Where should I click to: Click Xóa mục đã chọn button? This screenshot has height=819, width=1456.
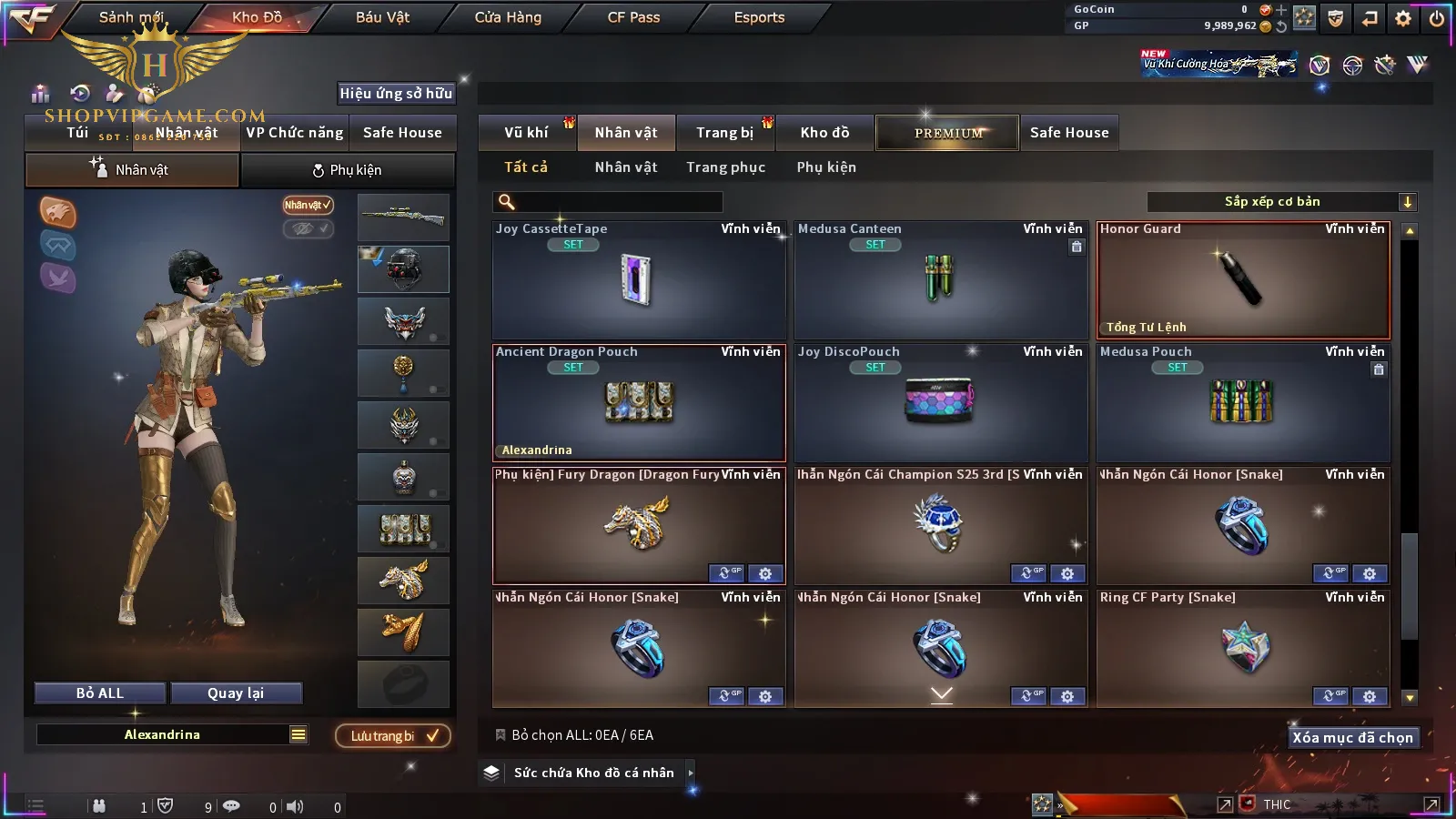pyautogui.click(x=1352, y=738)
